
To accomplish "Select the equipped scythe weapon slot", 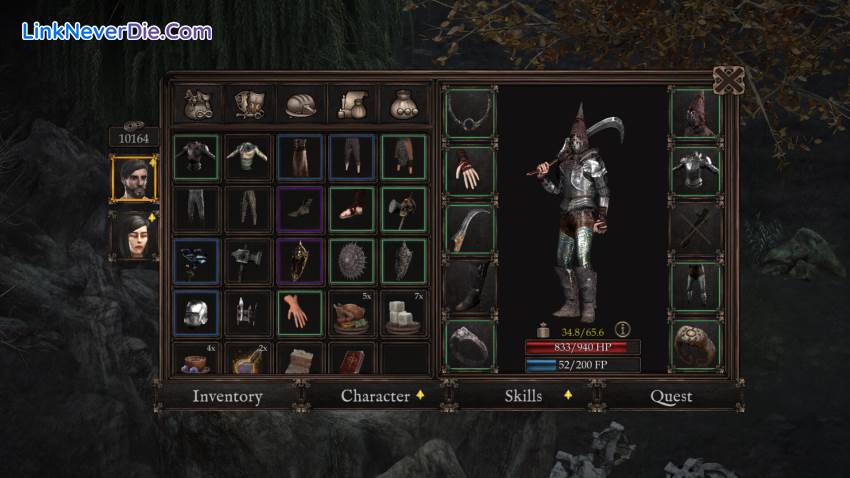I will [469, 229].
